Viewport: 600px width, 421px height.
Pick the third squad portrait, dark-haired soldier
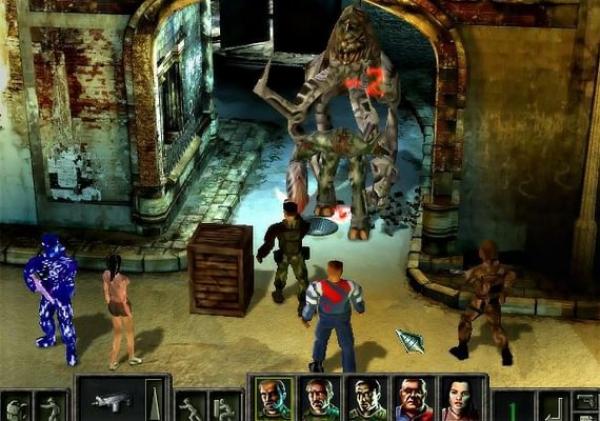(x=366, y=399)
